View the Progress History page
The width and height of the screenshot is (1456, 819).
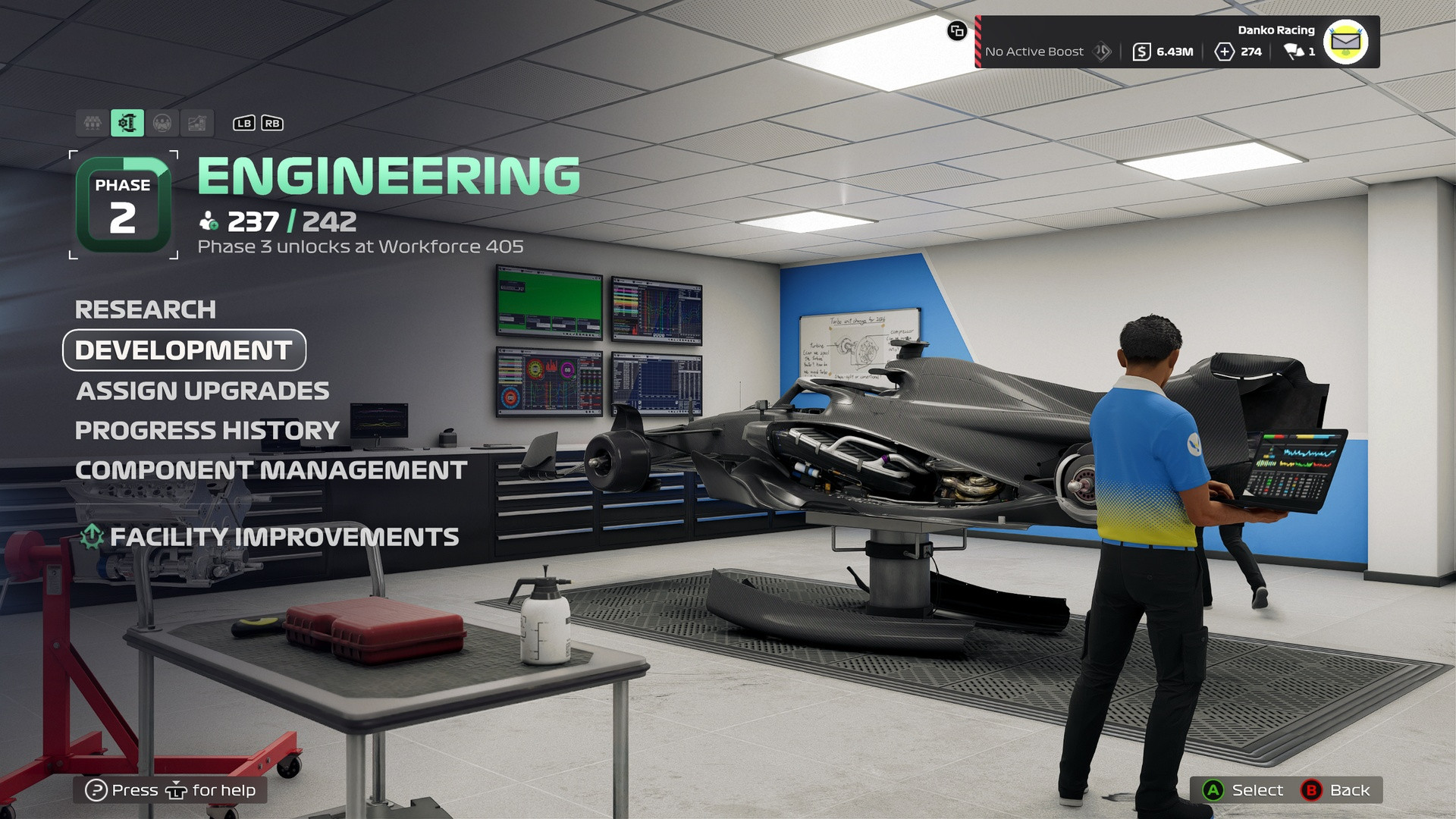coord(207,431)
